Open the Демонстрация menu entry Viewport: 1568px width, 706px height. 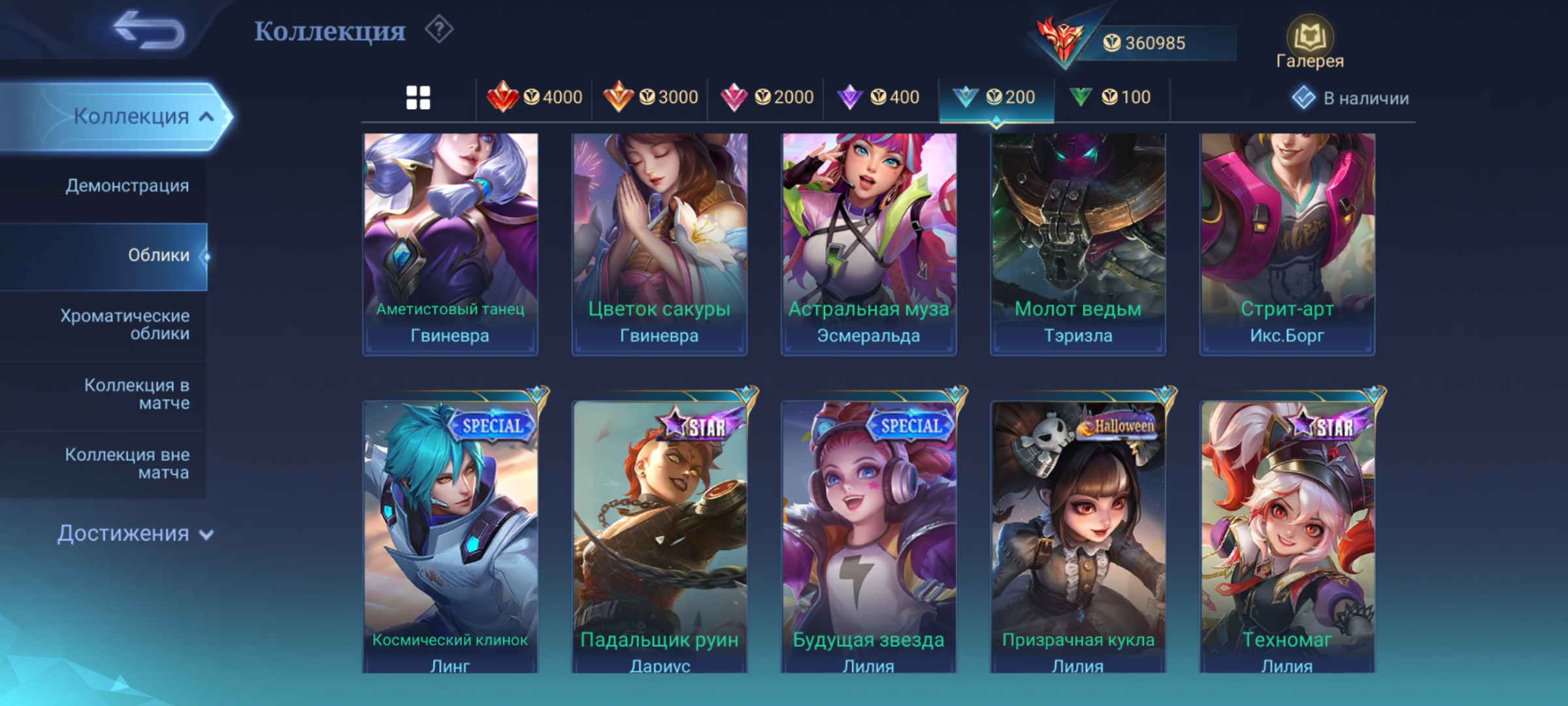click(127, 186)
